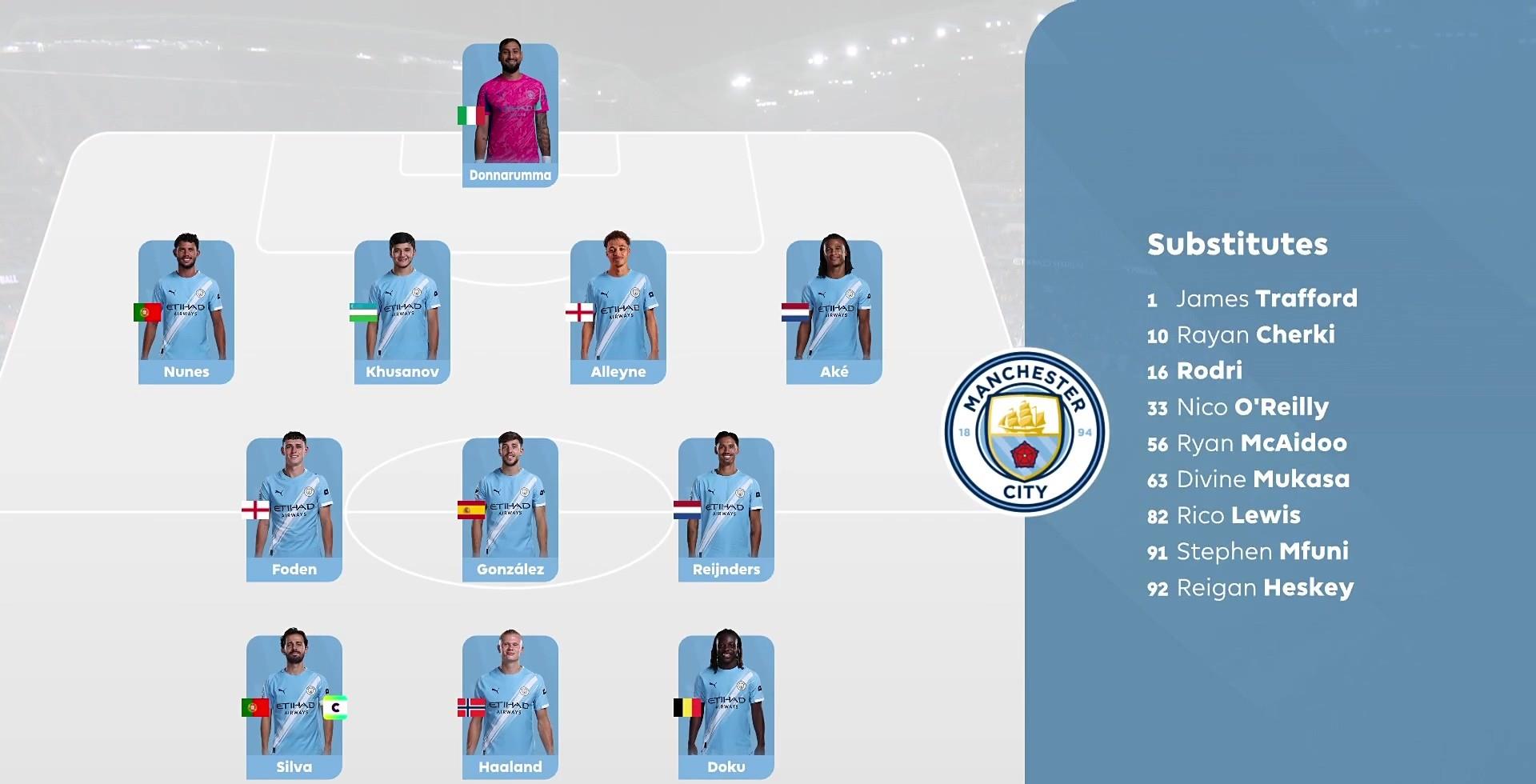Select captain Silva's card
The image size is (1536, 784).
(294, 706)
